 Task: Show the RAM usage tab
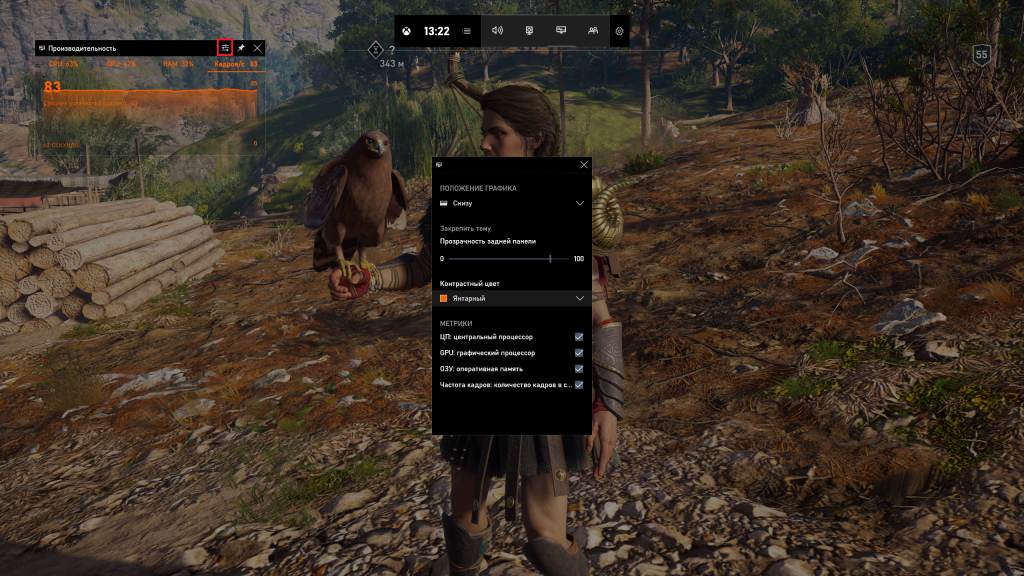pyautogui.click(x=180, y=64)
